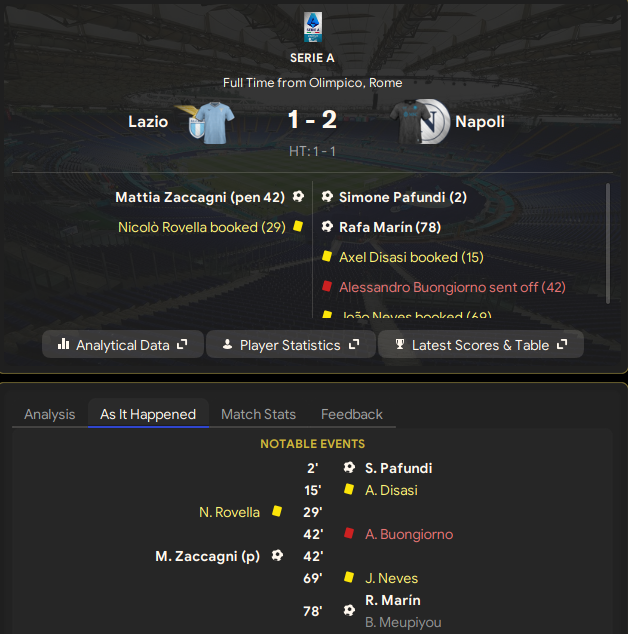Click the Serie A competition logo
Image resolution: width=628 pixels, height=634 pixels.
pyautogui.click(x=313, y=27)
